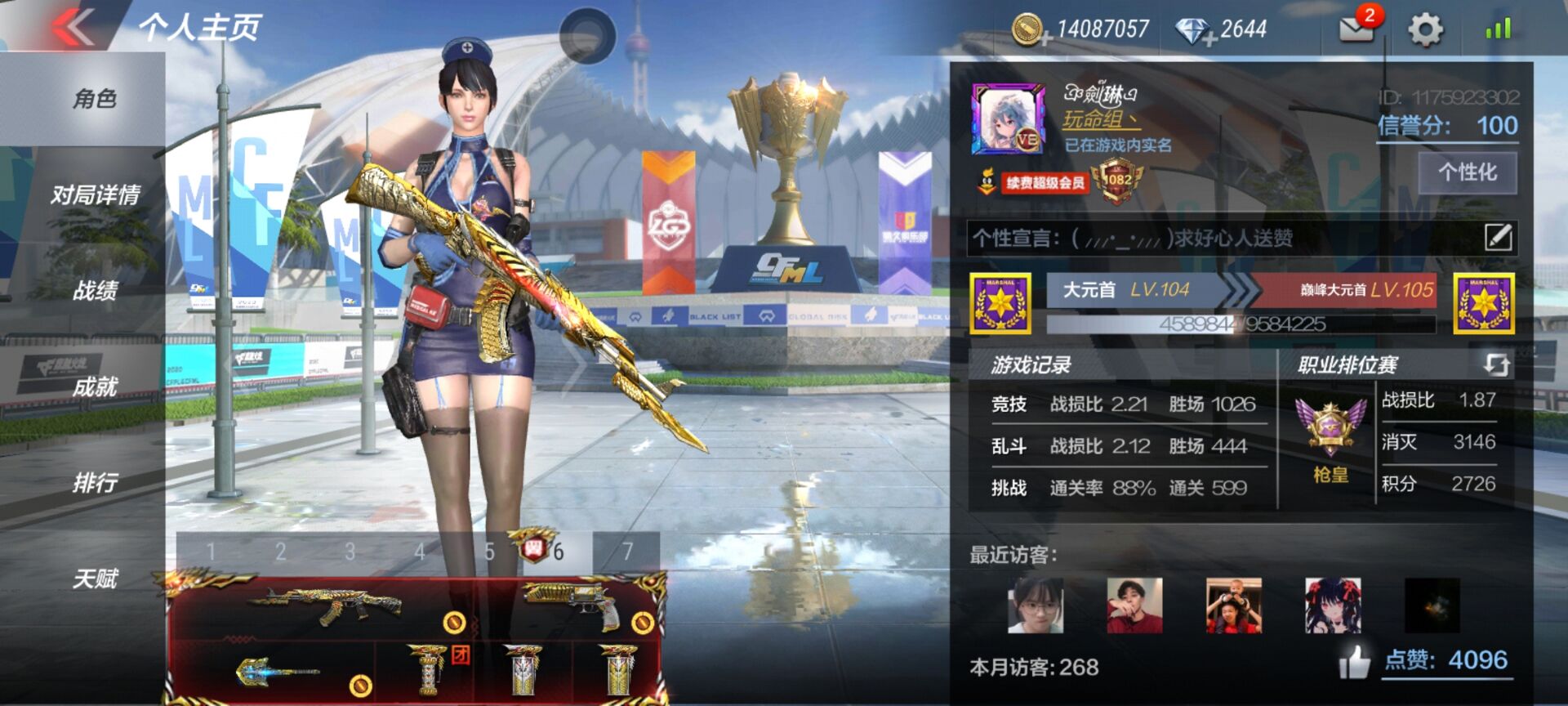View the 排行 tab
1568x706 pixels.
point(95,483)
